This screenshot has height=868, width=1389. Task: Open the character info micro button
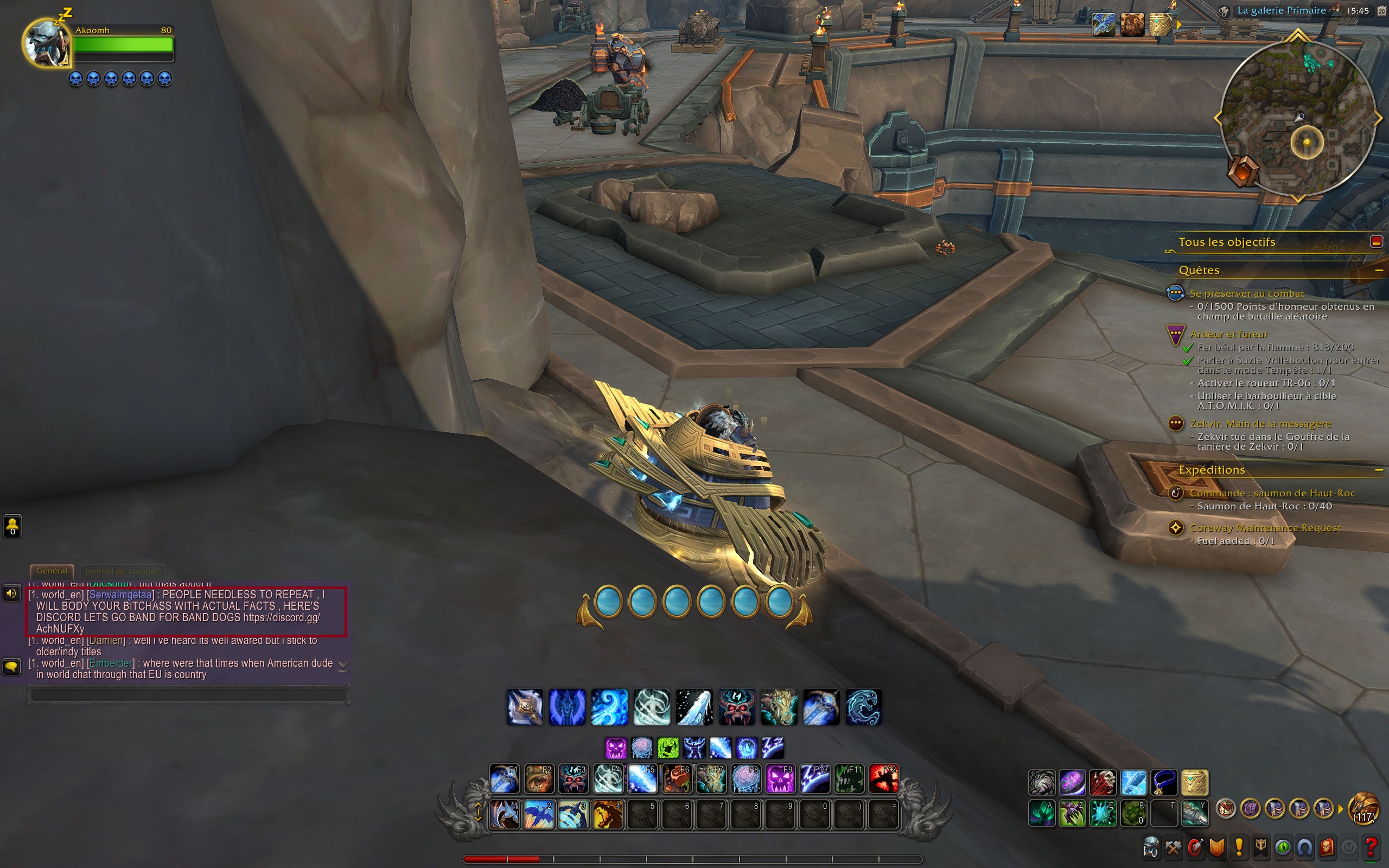pos(1151,847)
